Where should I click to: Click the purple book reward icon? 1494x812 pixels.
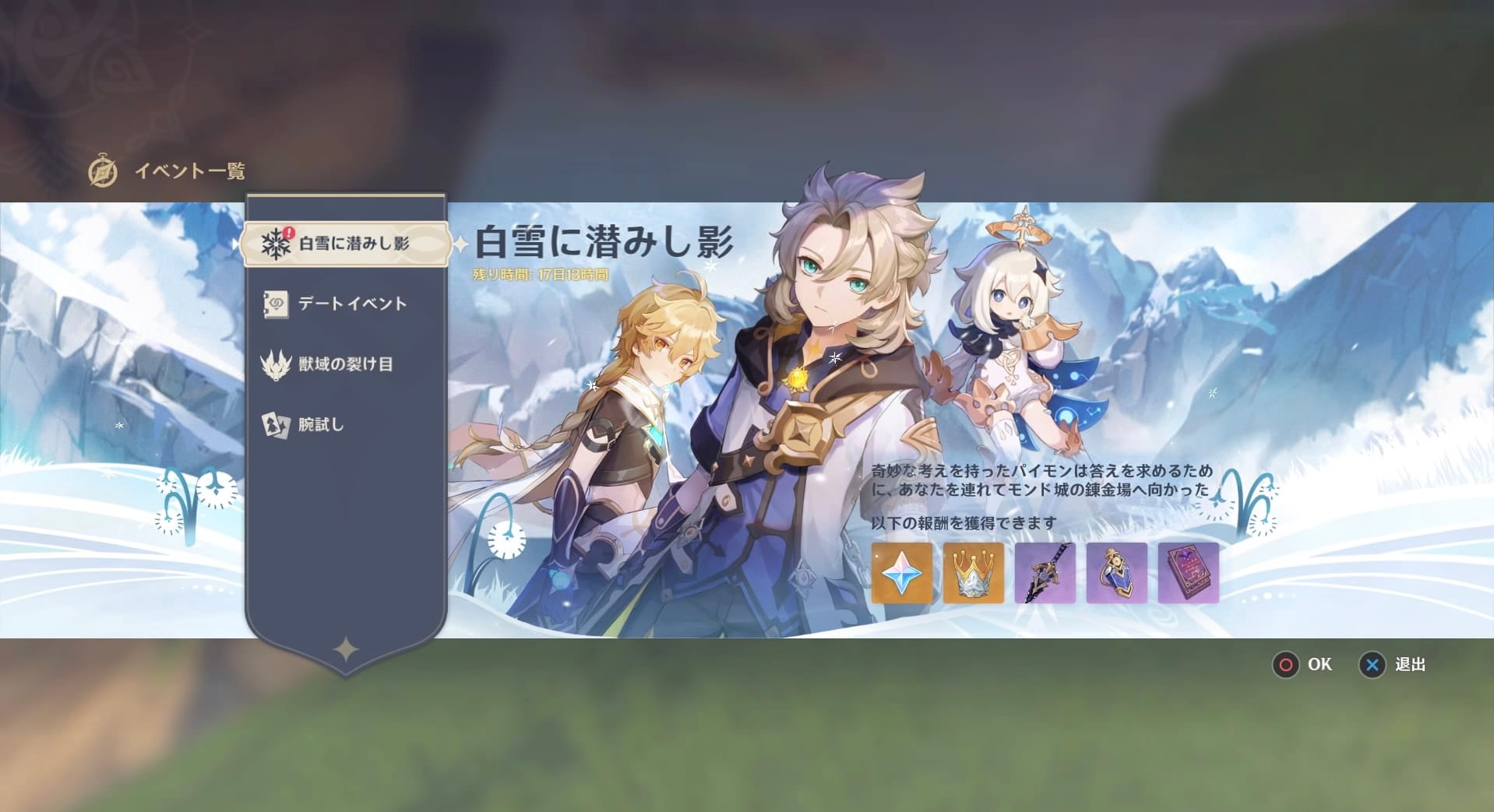tap(1189, 574)
